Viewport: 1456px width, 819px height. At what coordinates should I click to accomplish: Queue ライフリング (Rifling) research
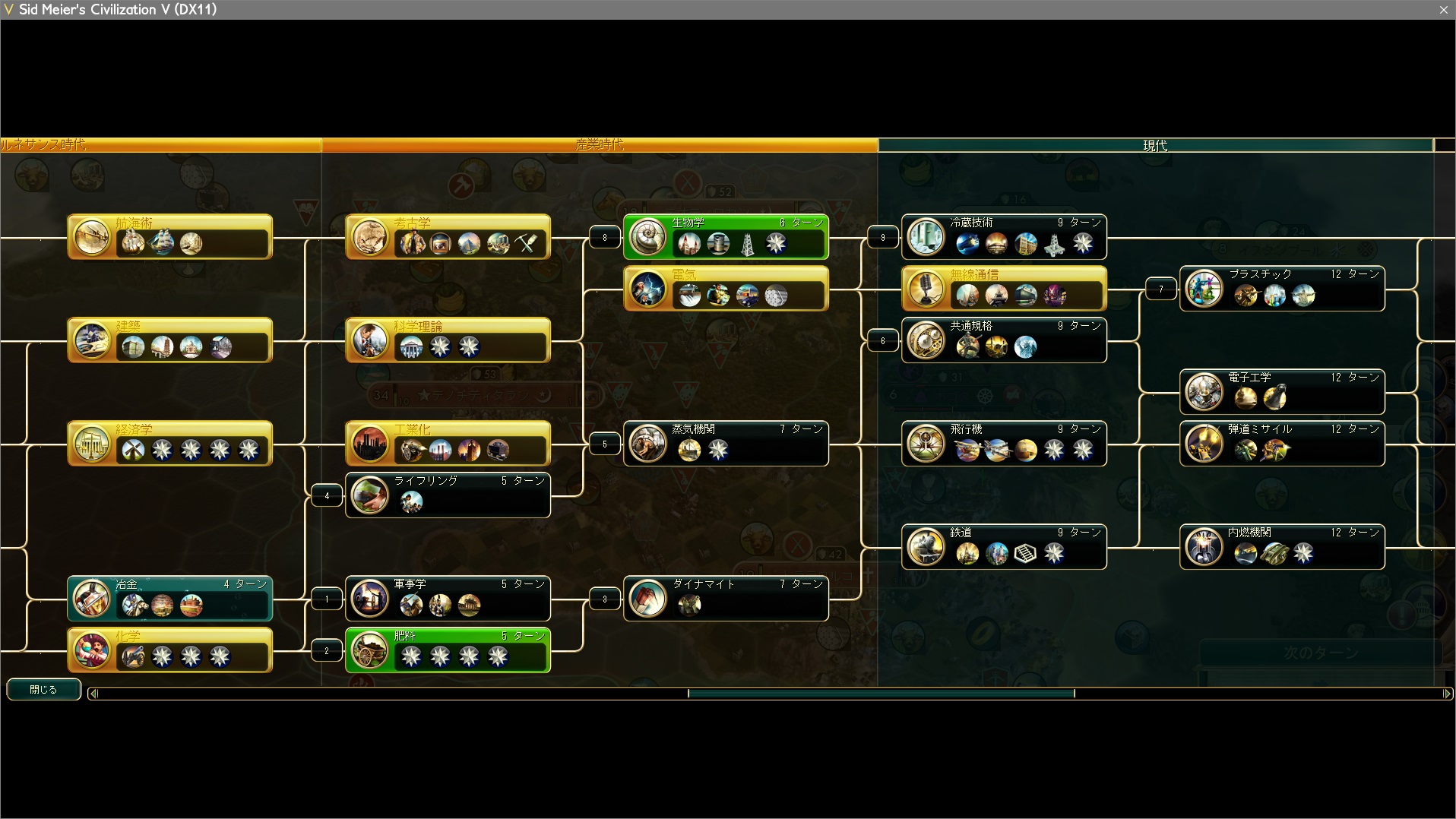[448, 495]
